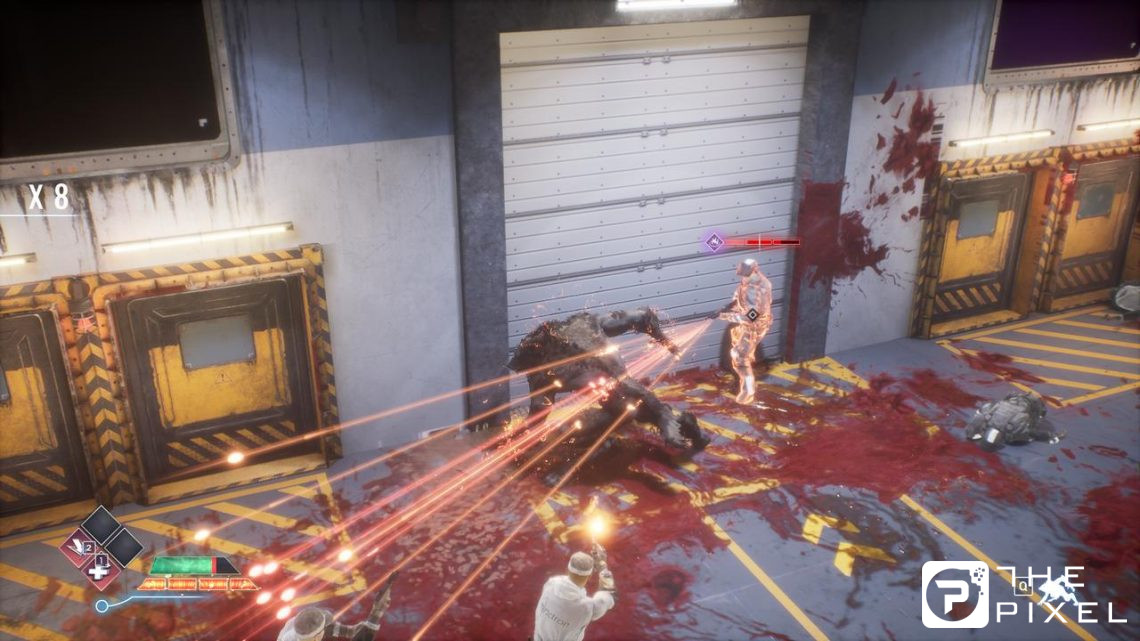The width and height of the screenshot is (1140, 641).
Task: Use the medkit cross item slot
Action: pos(98,570)
